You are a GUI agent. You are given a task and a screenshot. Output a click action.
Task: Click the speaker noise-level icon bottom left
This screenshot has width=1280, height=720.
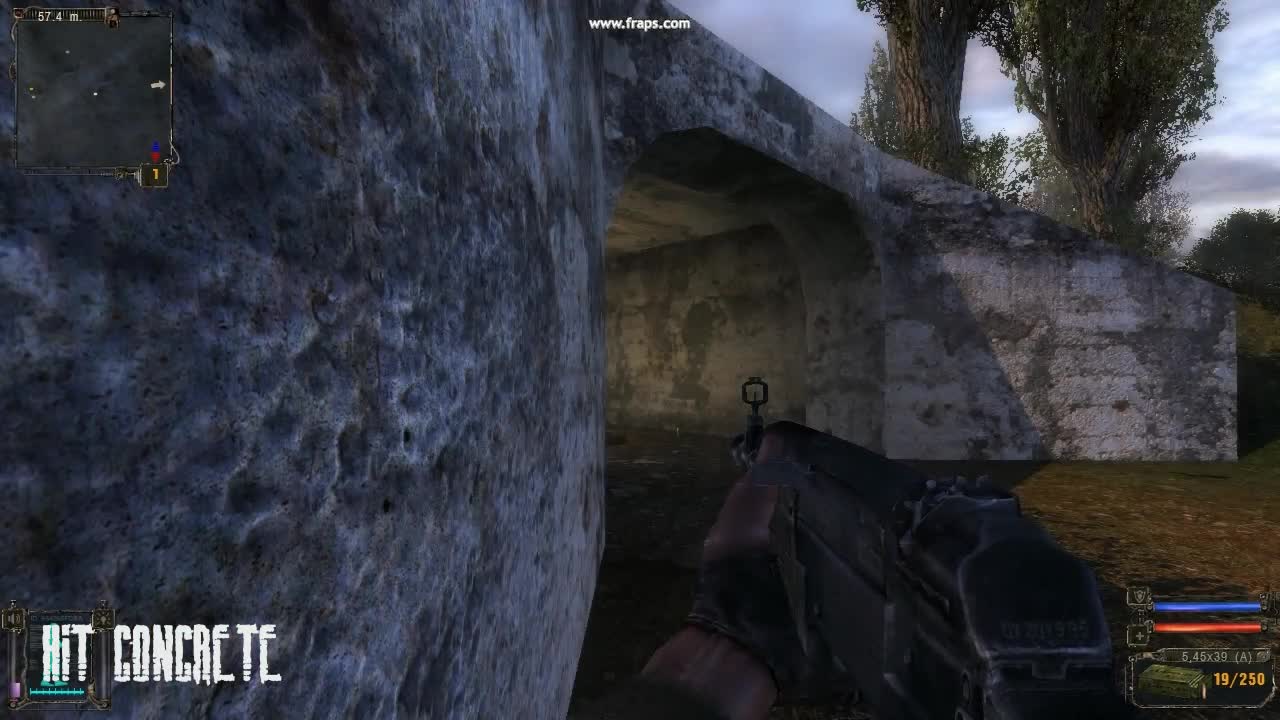coord(12,619)
